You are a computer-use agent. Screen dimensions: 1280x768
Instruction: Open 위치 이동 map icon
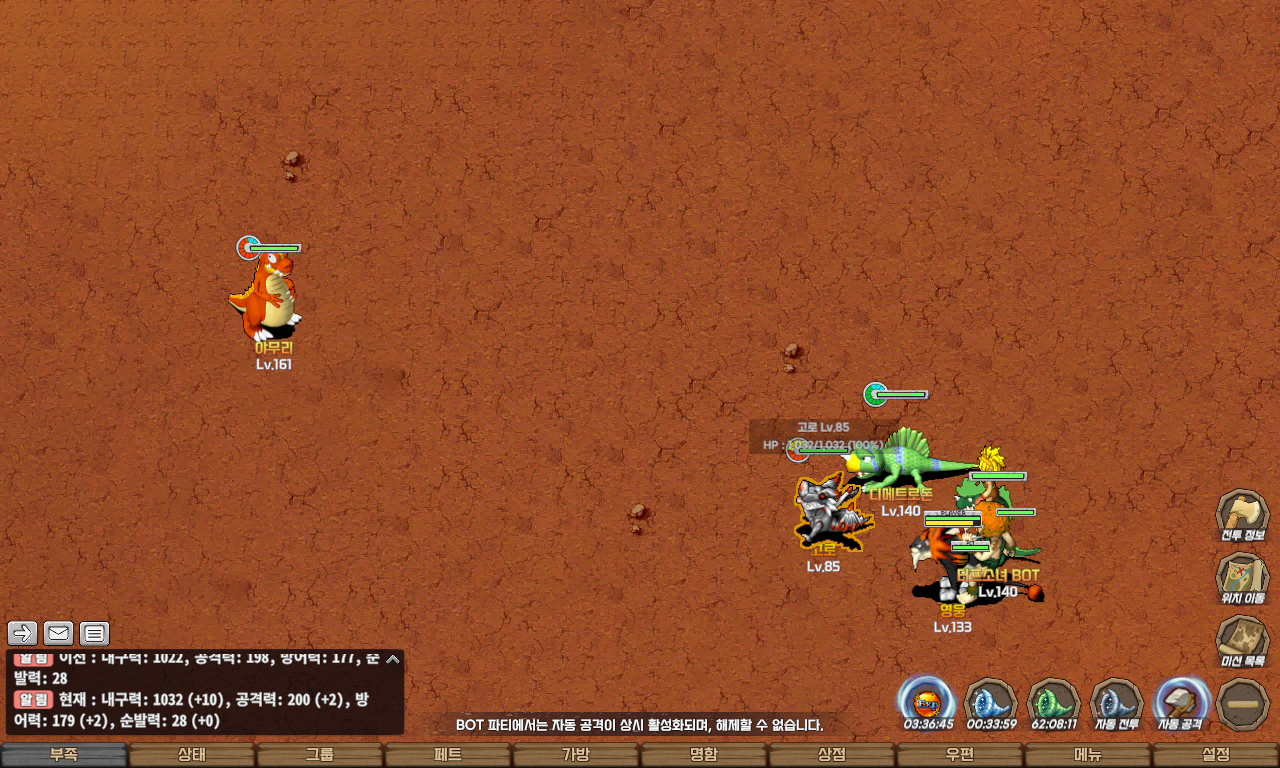tap(1242, 578)
